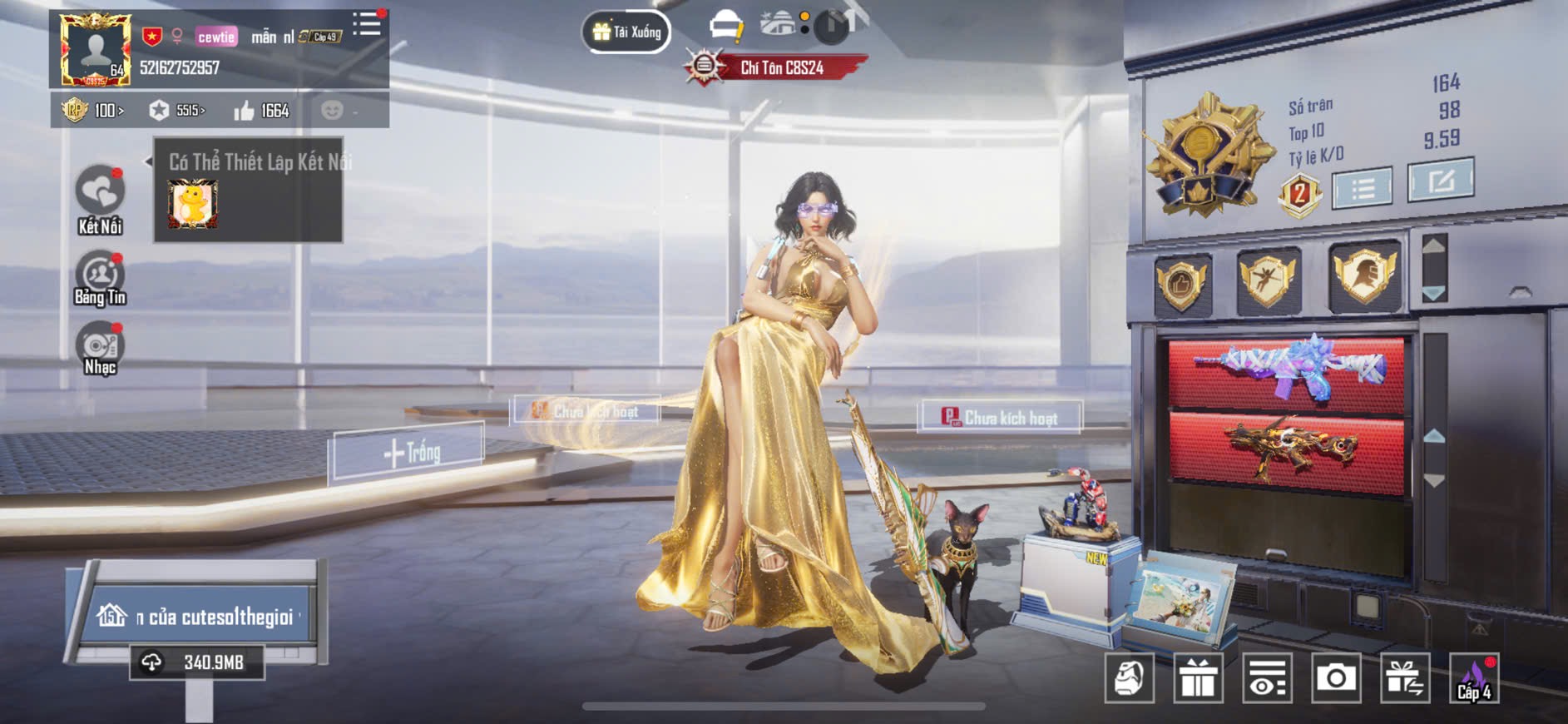View the stats list next to tier badge
The image size is (1568, 724).
point(1362,188)
